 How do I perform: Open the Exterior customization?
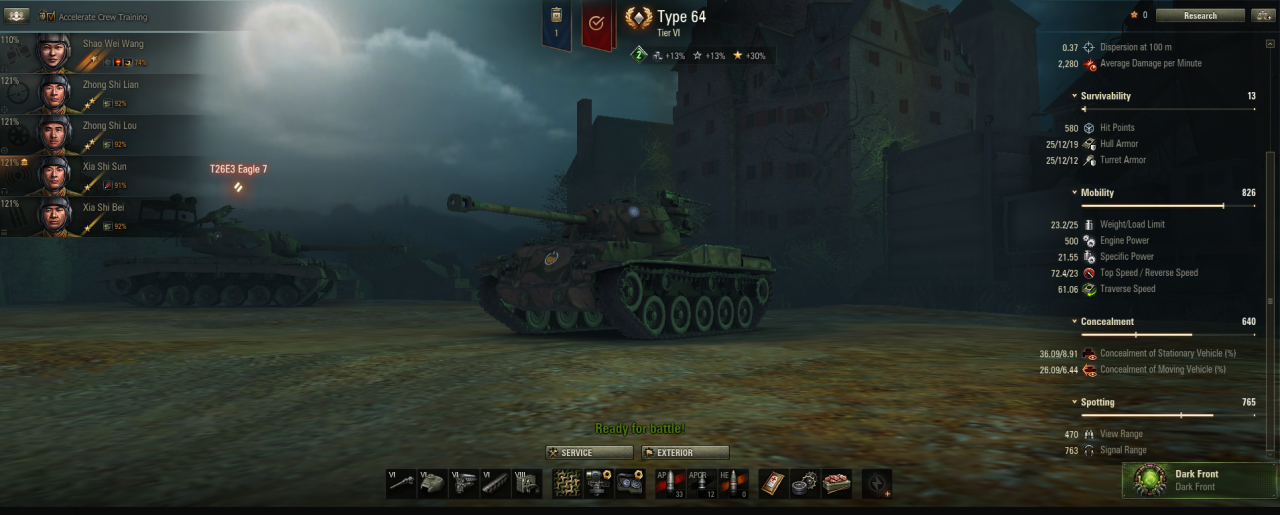pos(685,453)
